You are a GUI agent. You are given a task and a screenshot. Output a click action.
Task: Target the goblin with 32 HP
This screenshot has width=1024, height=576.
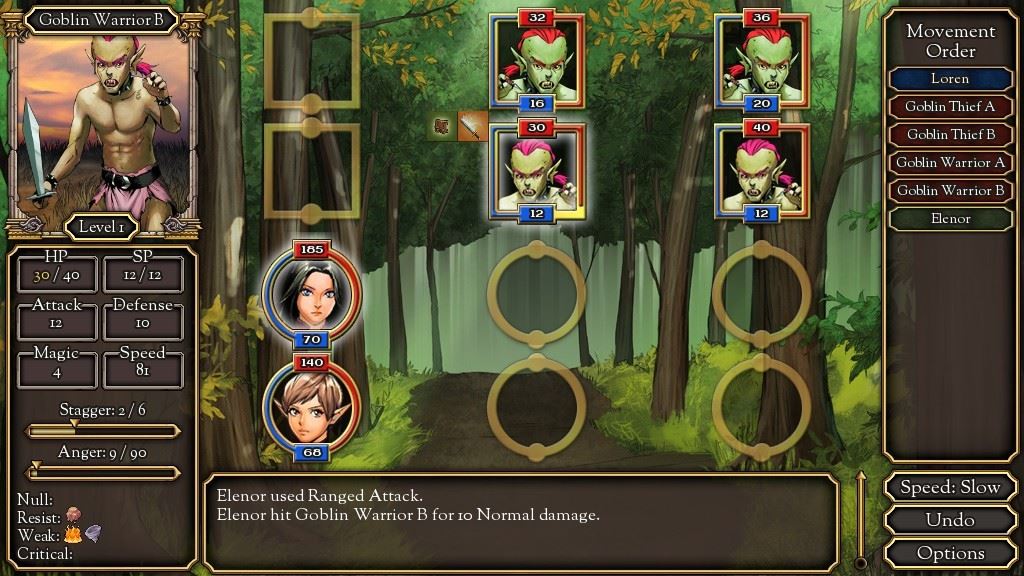(537, 61)
